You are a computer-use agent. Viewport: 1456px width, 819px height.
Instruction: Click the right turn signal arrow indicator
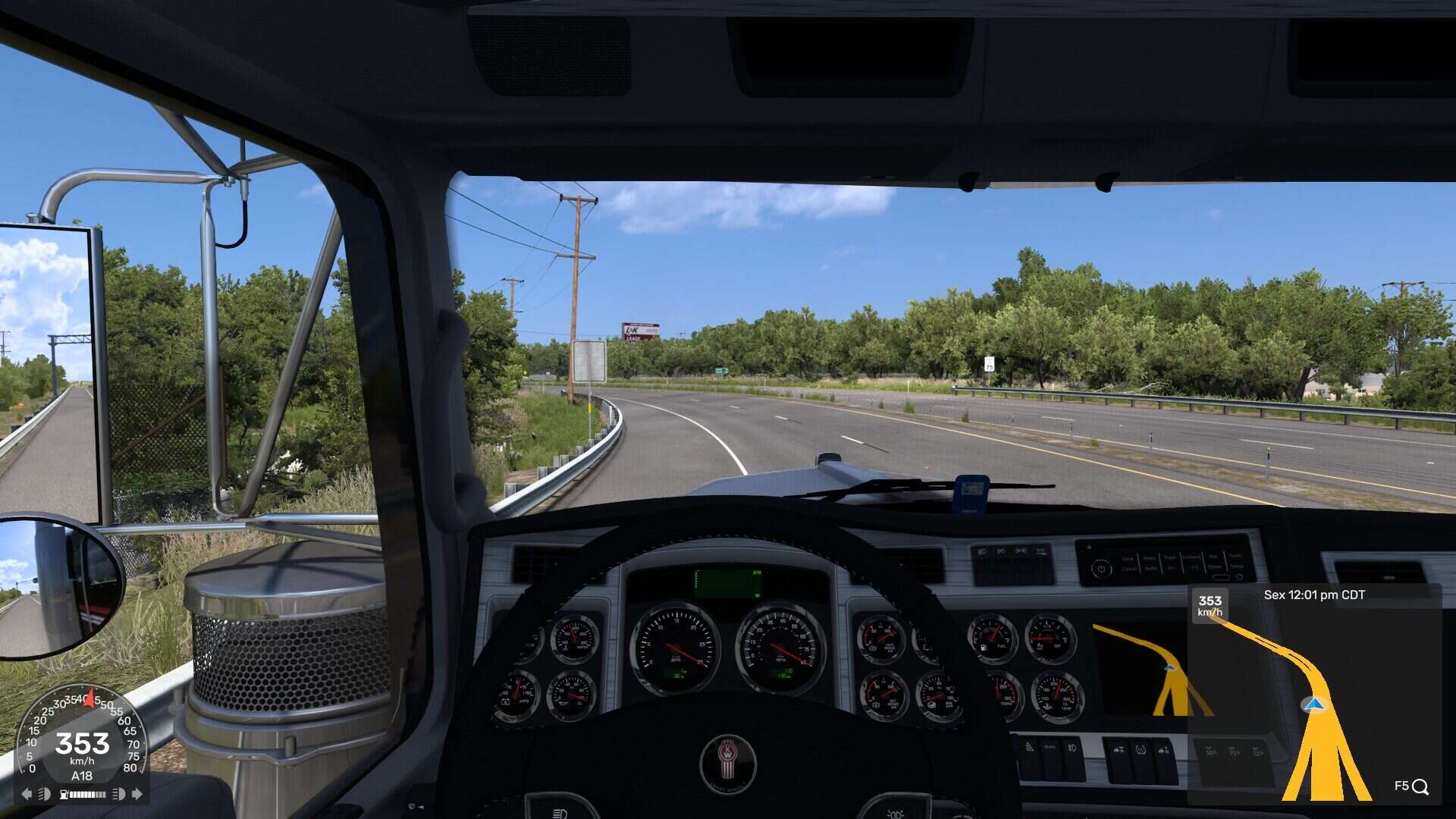pyautogui.click(x=137, y=794)
